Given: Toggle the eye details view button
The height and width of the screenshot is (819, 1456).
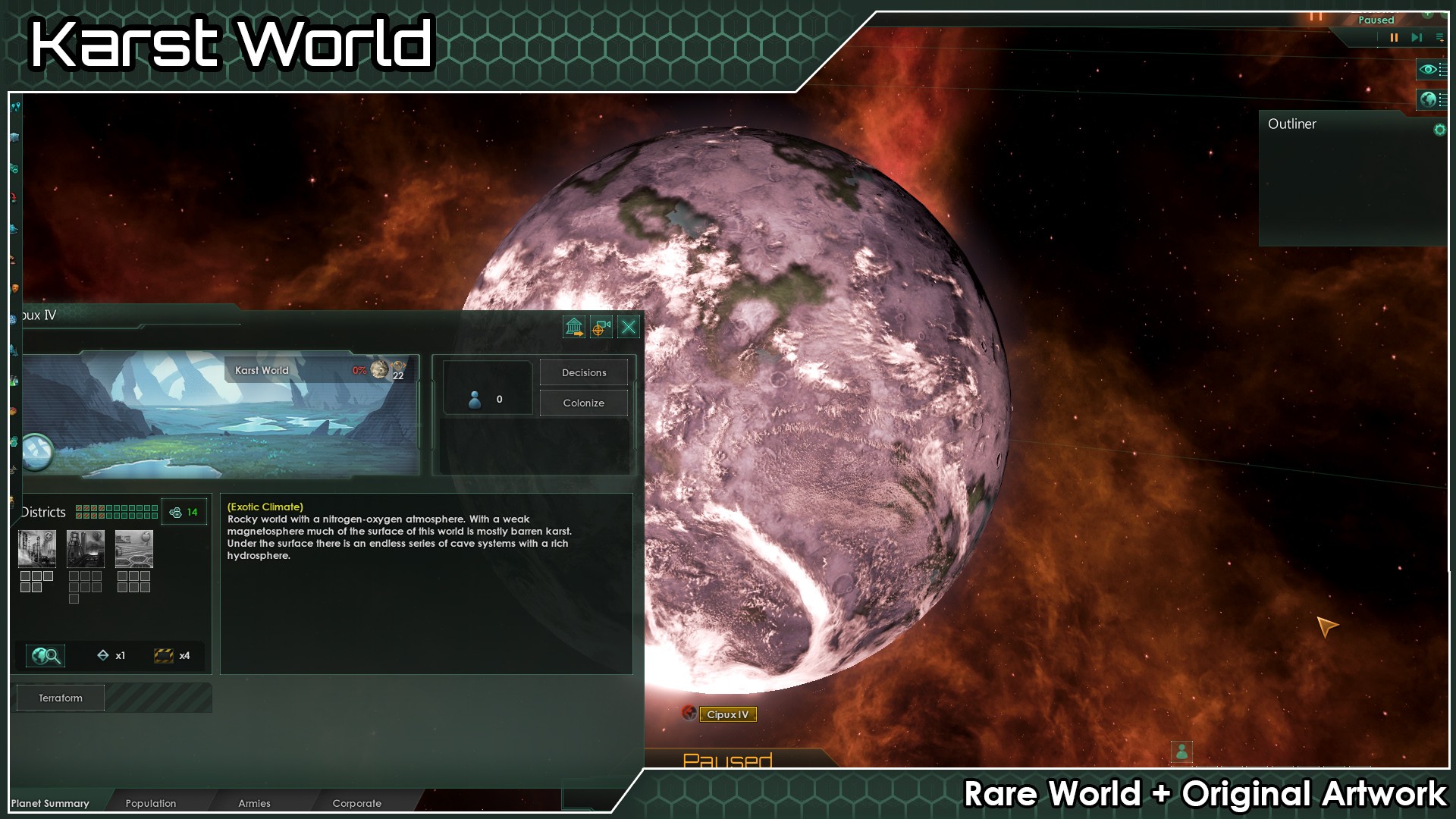Looking at the screenshot, I should point(1429,70).
